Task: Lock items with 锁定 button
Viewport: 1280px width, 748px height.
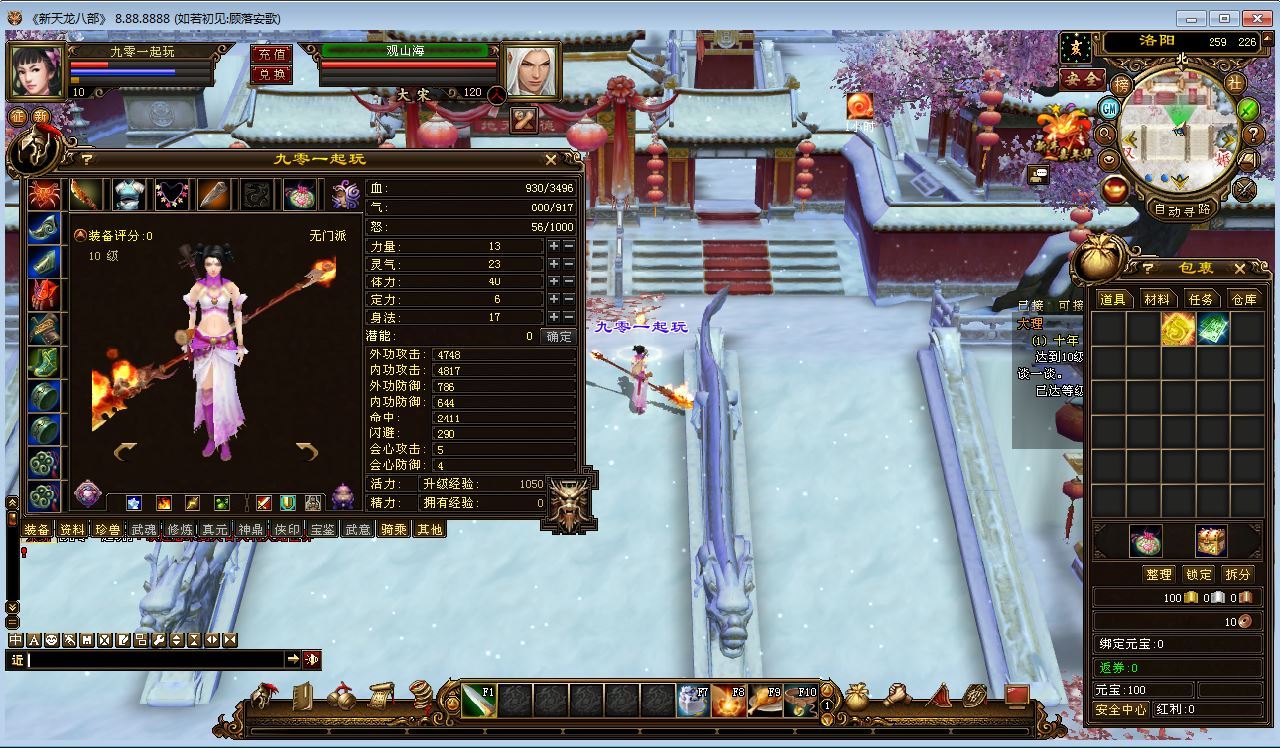Action: 1198,574
